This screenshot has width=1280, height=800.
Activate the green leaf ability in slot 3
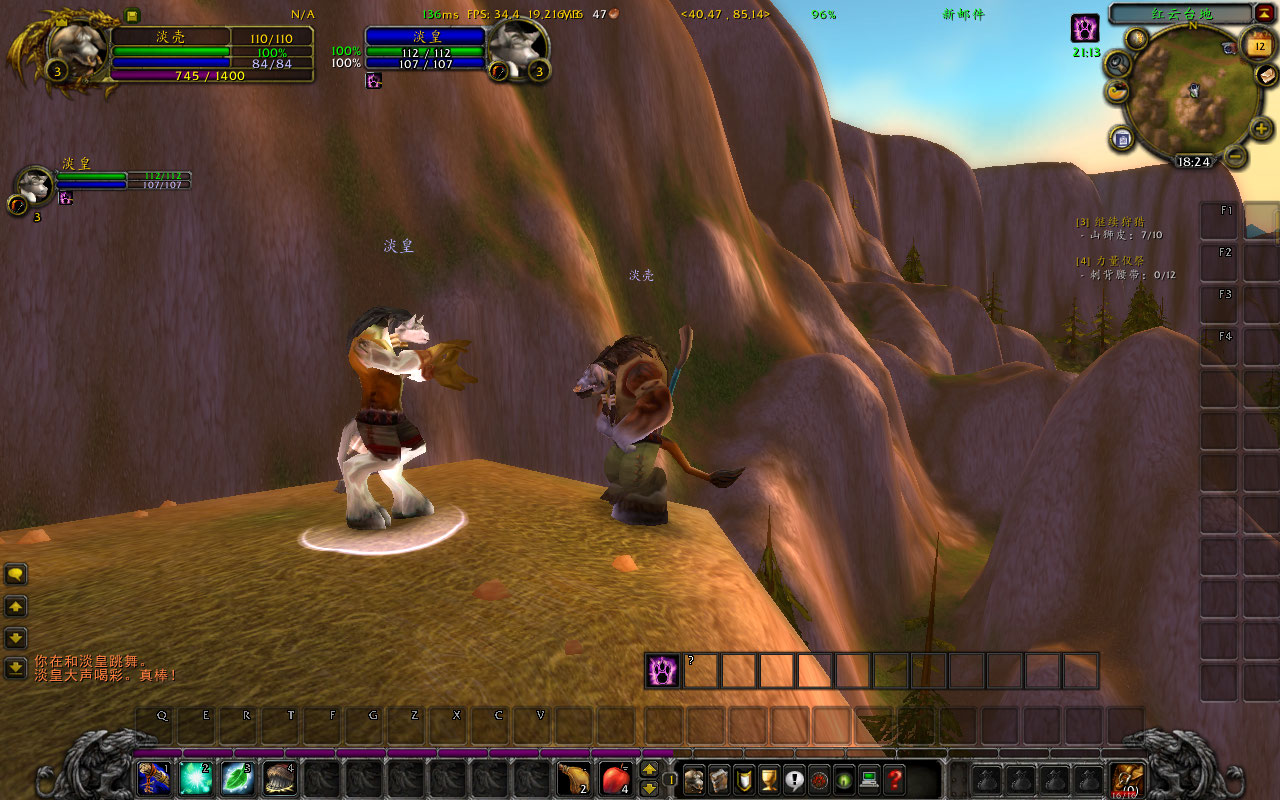237,777
